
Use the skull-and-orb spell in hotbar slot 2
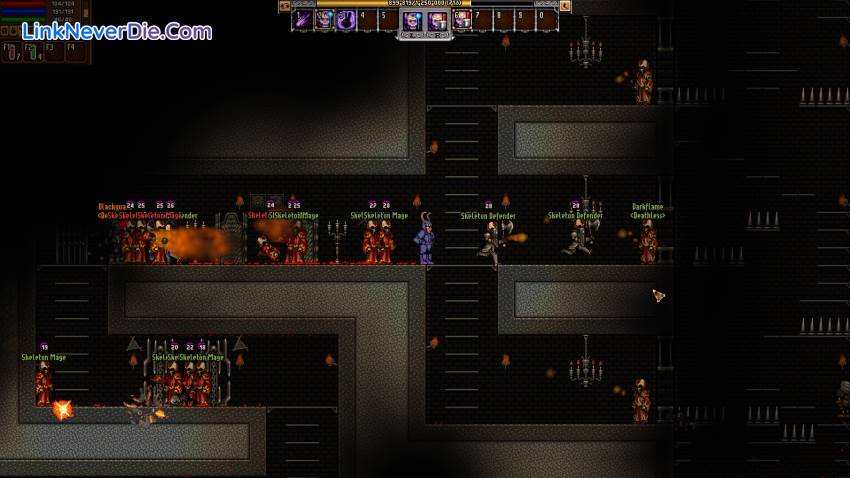[324, 20]
